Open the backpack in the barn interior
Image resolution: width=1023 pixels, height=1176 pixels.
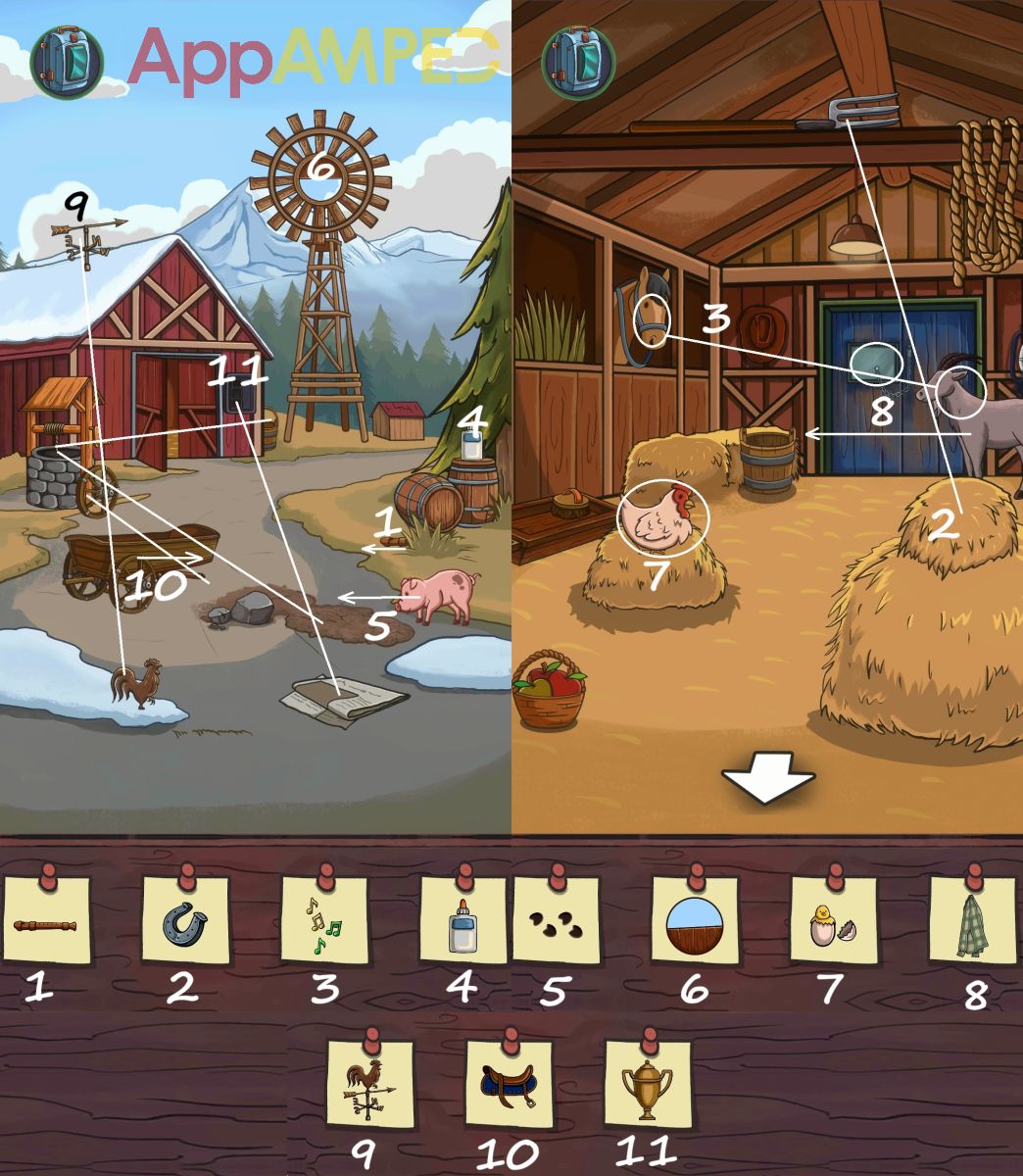(x=578, y=61)
